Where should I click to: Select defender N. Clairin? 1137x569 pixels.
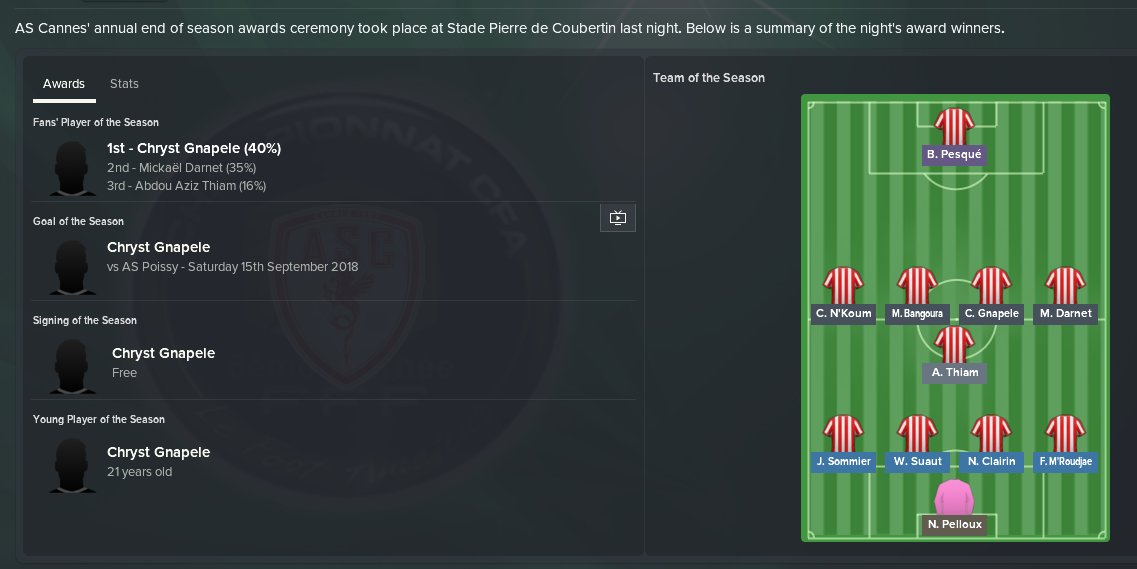[x=991, y=461]
